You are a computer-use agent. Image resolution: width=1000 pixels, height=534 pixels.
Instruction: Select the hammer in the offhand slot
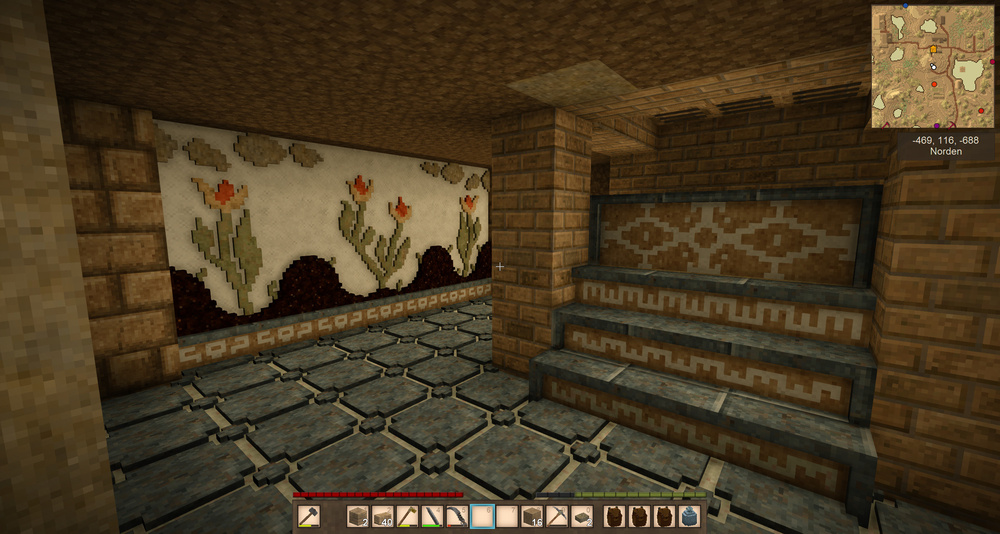click(308, 517)
